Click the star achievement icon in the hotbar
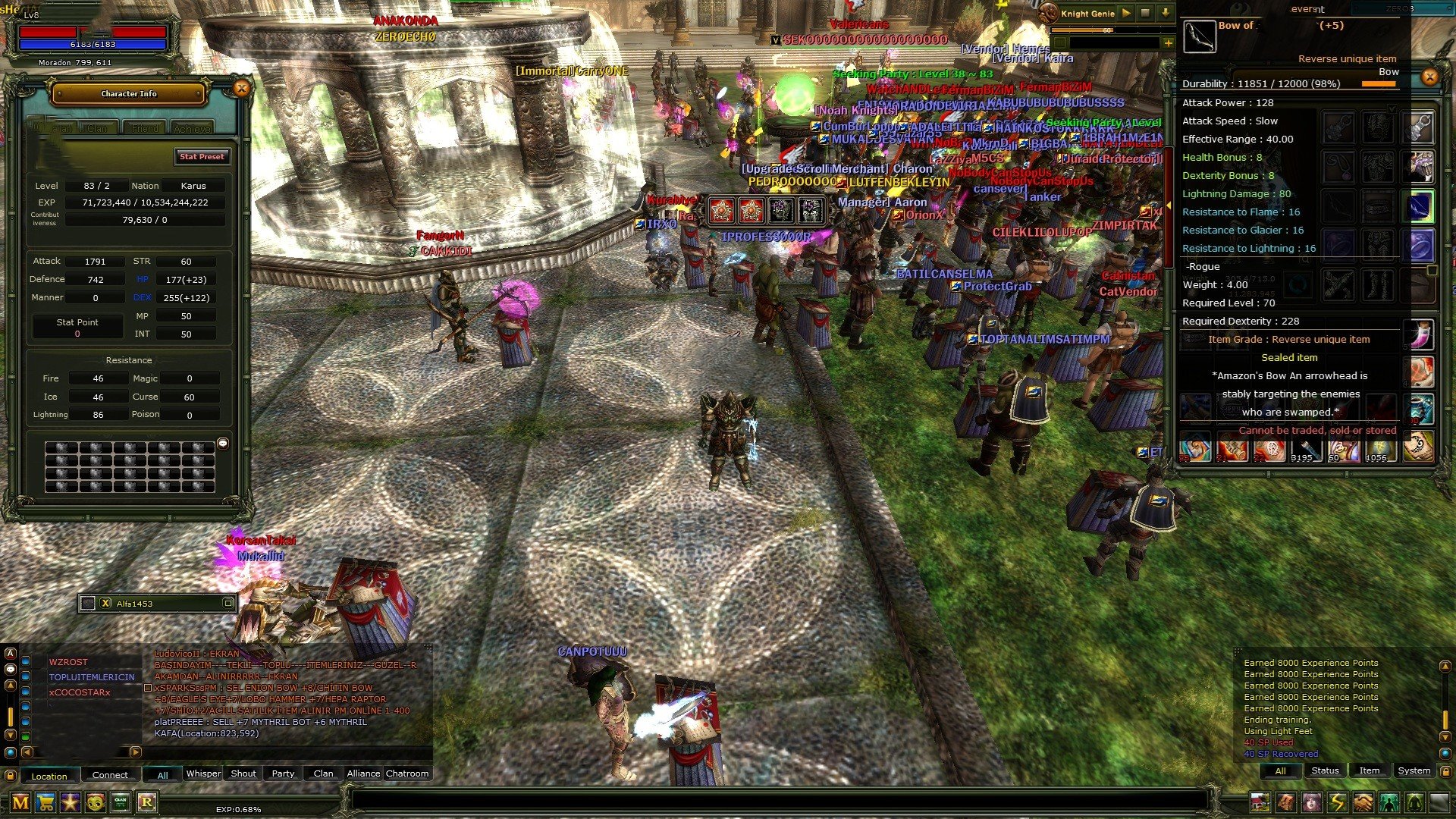1456x819 pixels. [71, 802]
